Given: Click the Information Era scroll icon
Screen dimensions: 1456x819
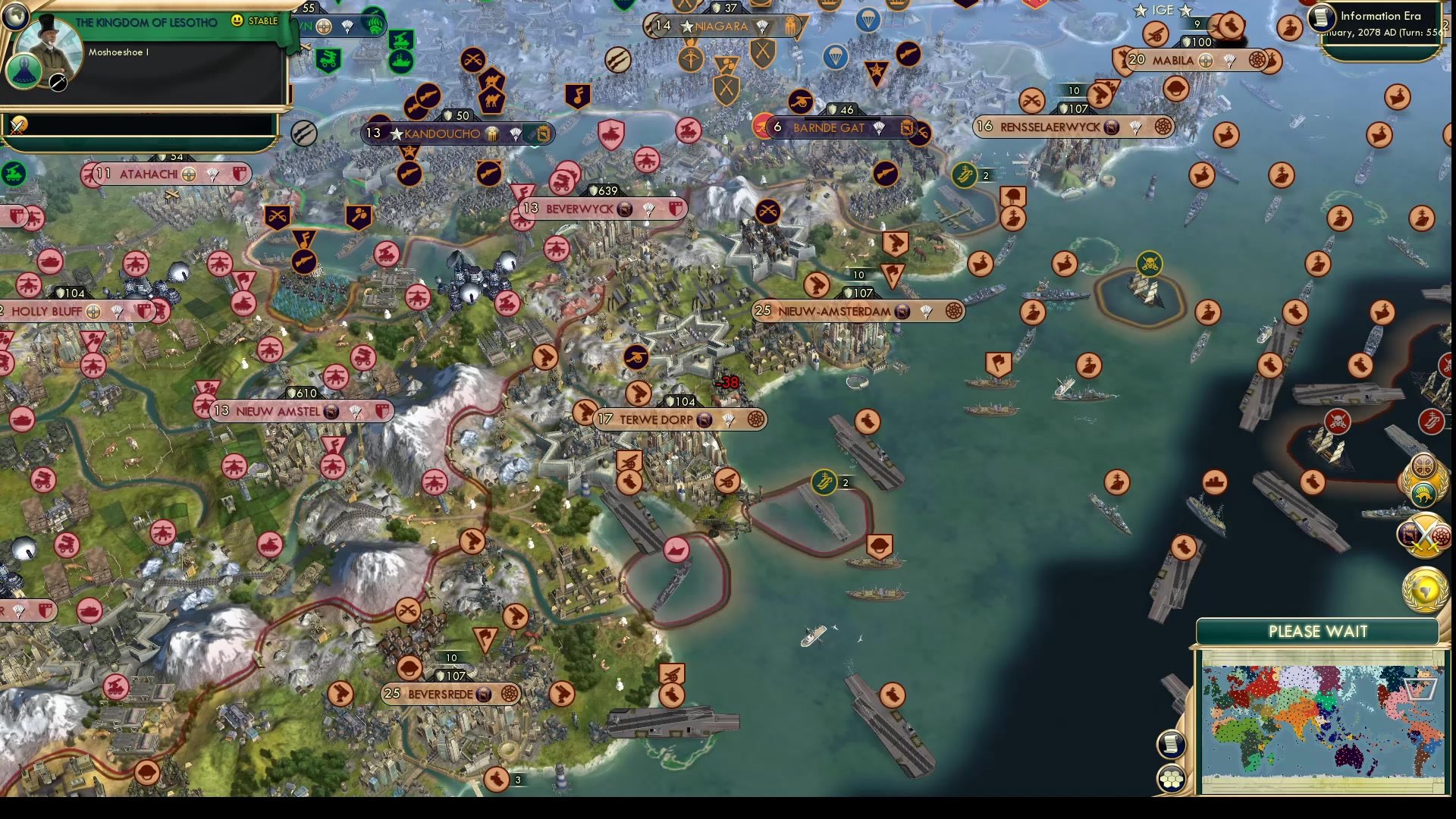Looking at the screenshot, I should click(x=1320, y=17).
